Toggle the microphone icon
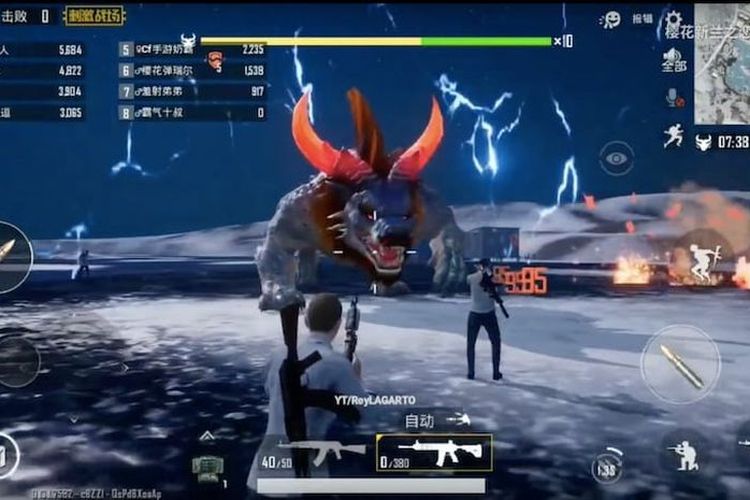The width and height of the screenshot is (750, 500). pyautogui.click(x=674, y=97)
